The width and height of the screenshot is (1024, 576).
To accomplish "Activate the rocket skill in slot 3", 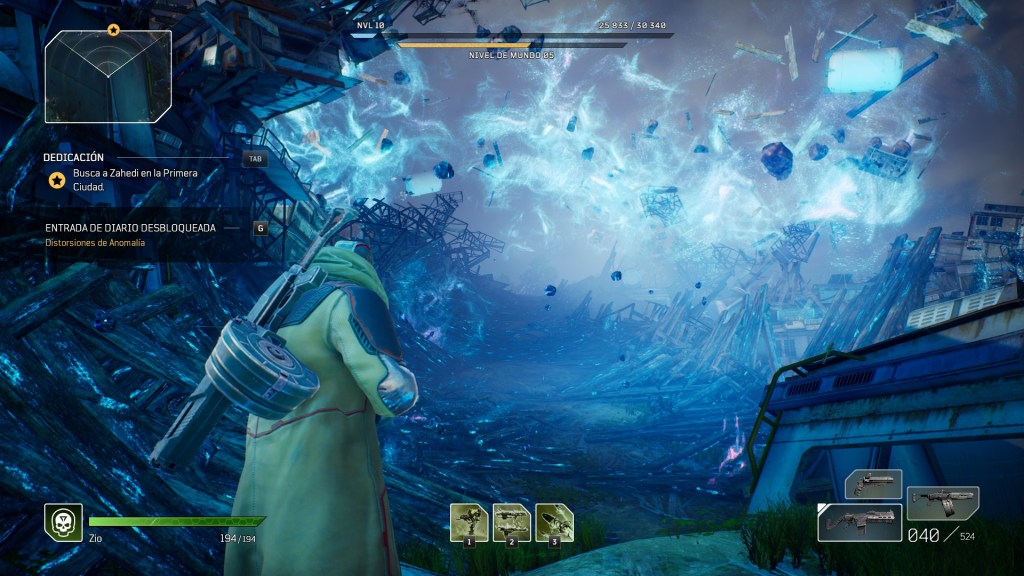I will pos(554,522).
